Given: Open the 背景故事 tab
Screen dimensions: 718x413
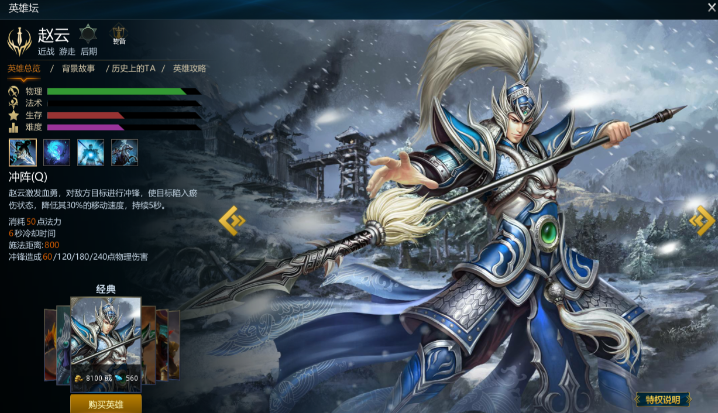Looking at the screenshot, I should coord(79,69).
